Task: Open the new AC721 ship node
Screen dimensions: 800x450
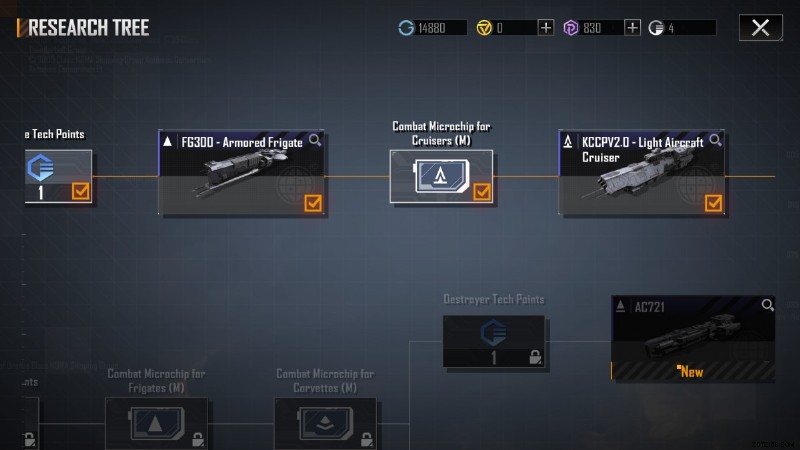Action: (693, 338)
